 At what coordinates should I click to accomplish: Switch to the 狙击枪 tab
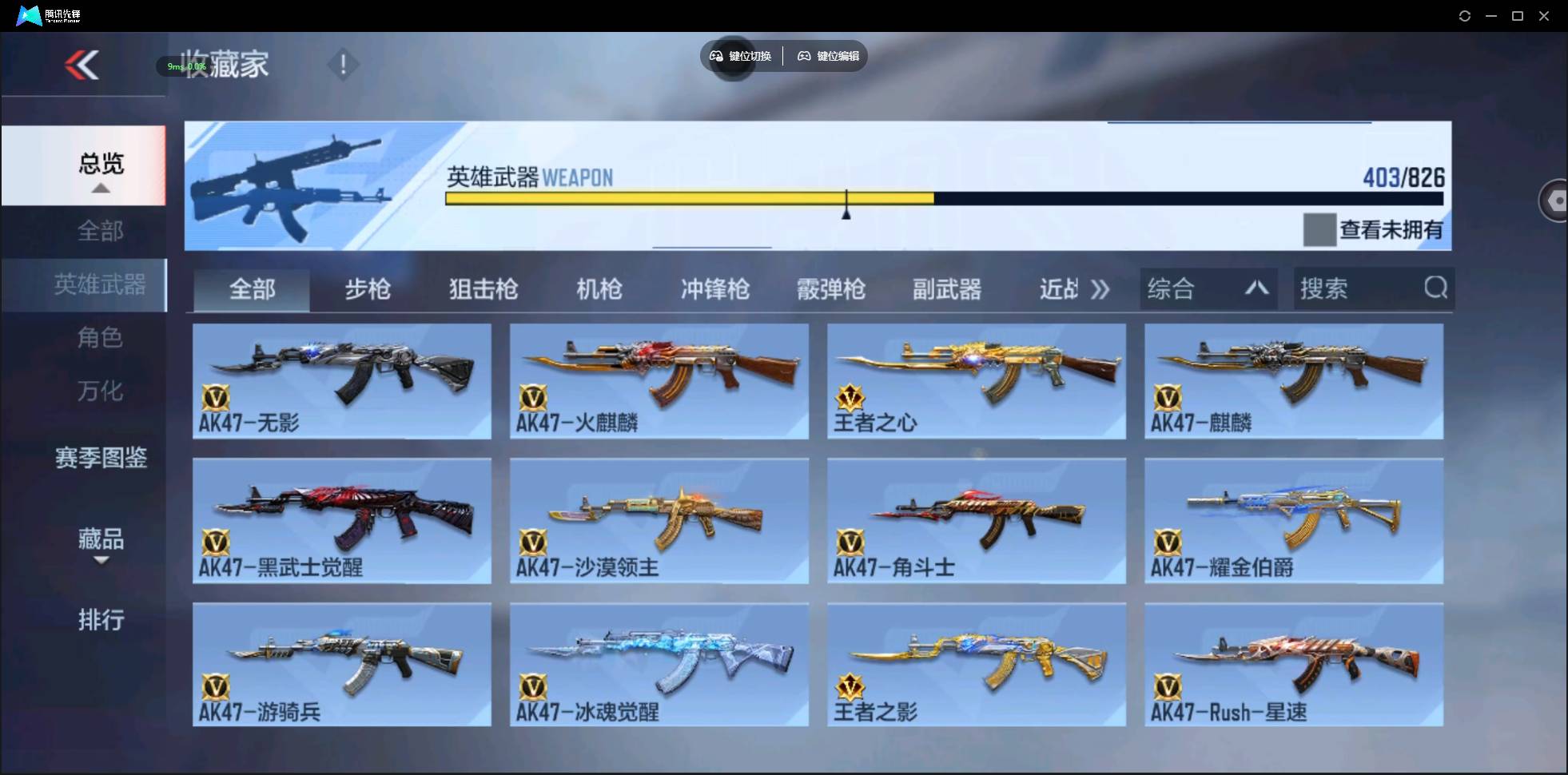click(482, 289)
